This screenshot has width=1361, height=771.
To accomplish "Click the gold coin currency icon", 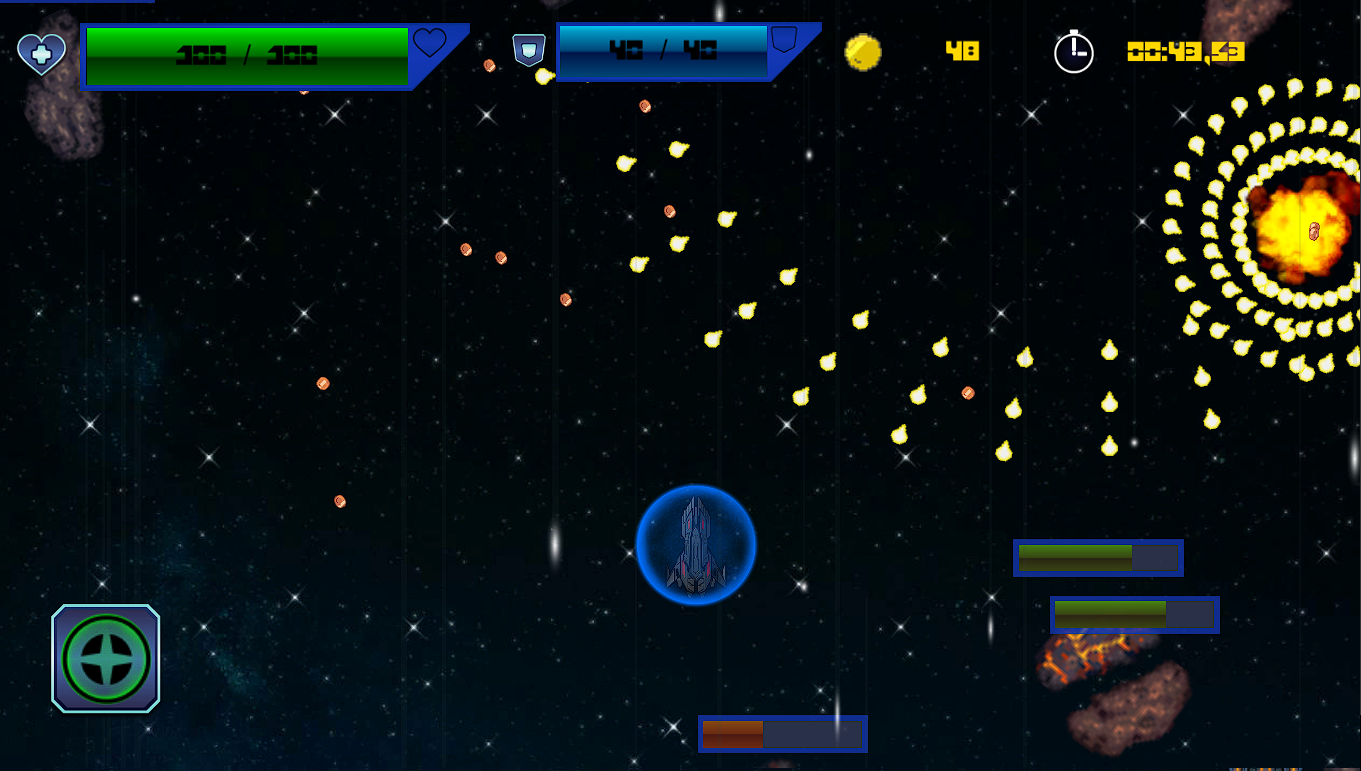I will point(864,53).
